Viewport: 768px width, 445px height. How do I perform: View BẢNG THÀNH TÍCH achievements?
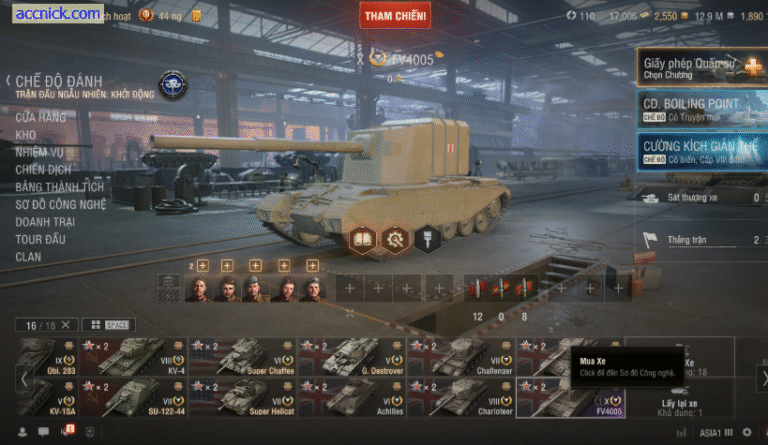pyautogui.click(x=59, y=186)
